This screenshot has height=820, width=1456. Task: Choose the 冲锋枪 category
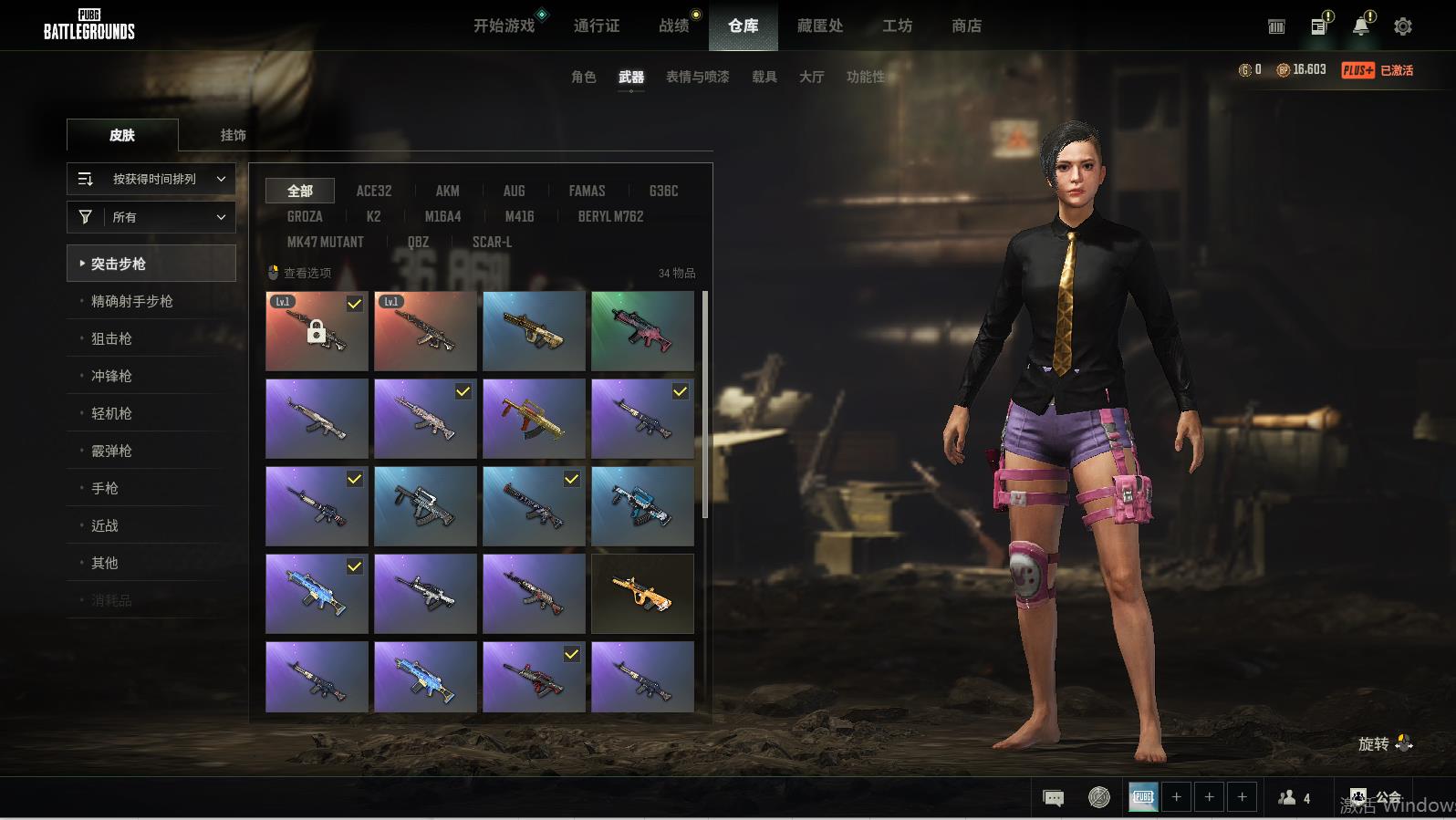click(111, 376)
